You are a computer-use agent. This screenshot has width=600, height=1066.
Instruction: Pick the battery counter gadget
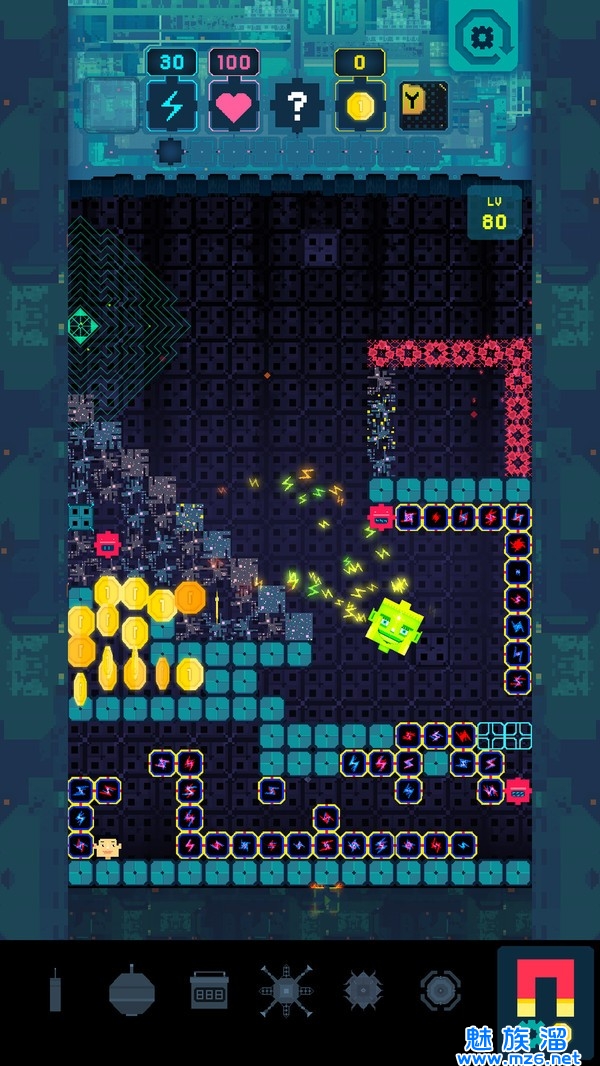(x=209, y=991)
